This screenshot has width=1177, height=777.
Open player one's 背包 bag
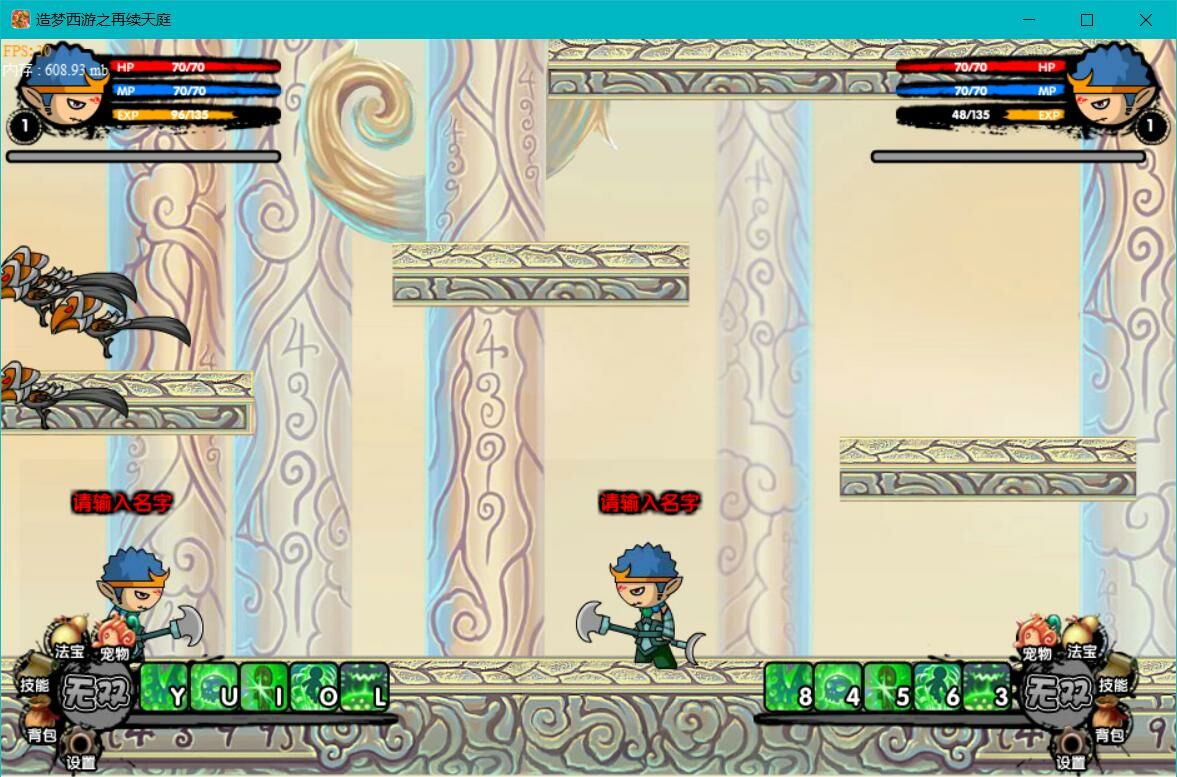(41, 722)
